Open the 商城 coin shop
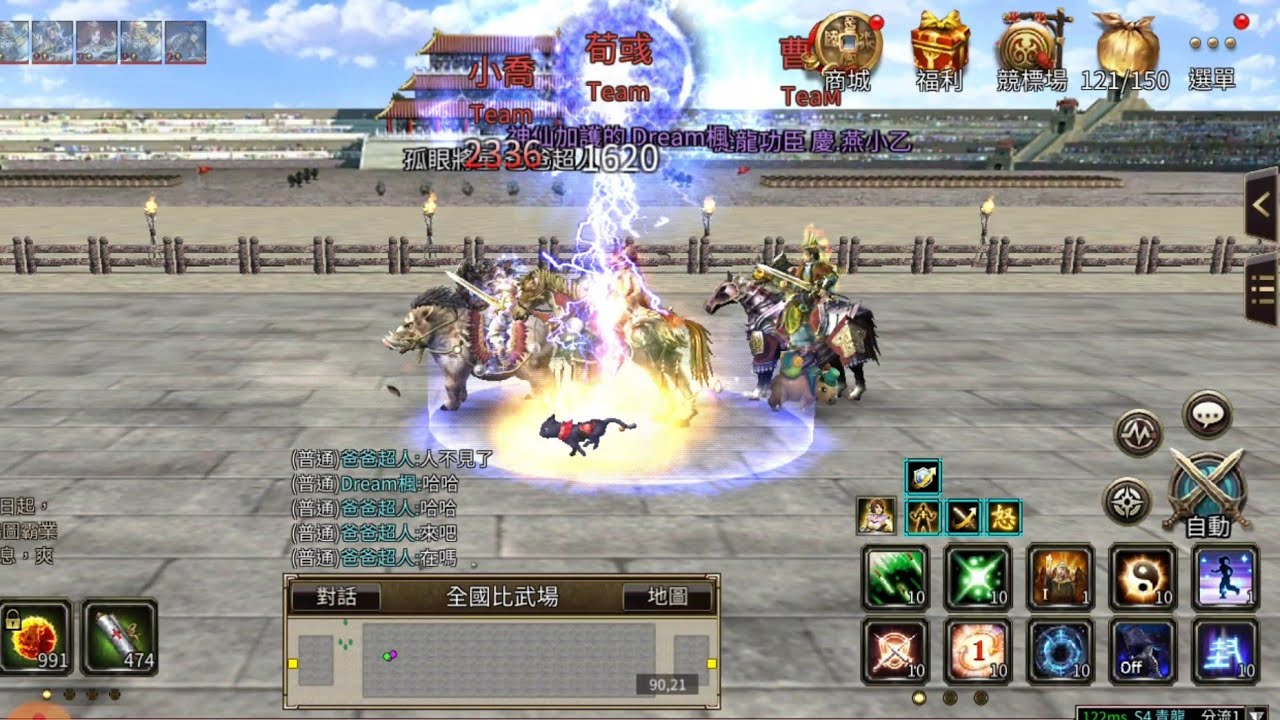Image resolution: width=1280 pixels, height=720 pixels. [844, 48]
